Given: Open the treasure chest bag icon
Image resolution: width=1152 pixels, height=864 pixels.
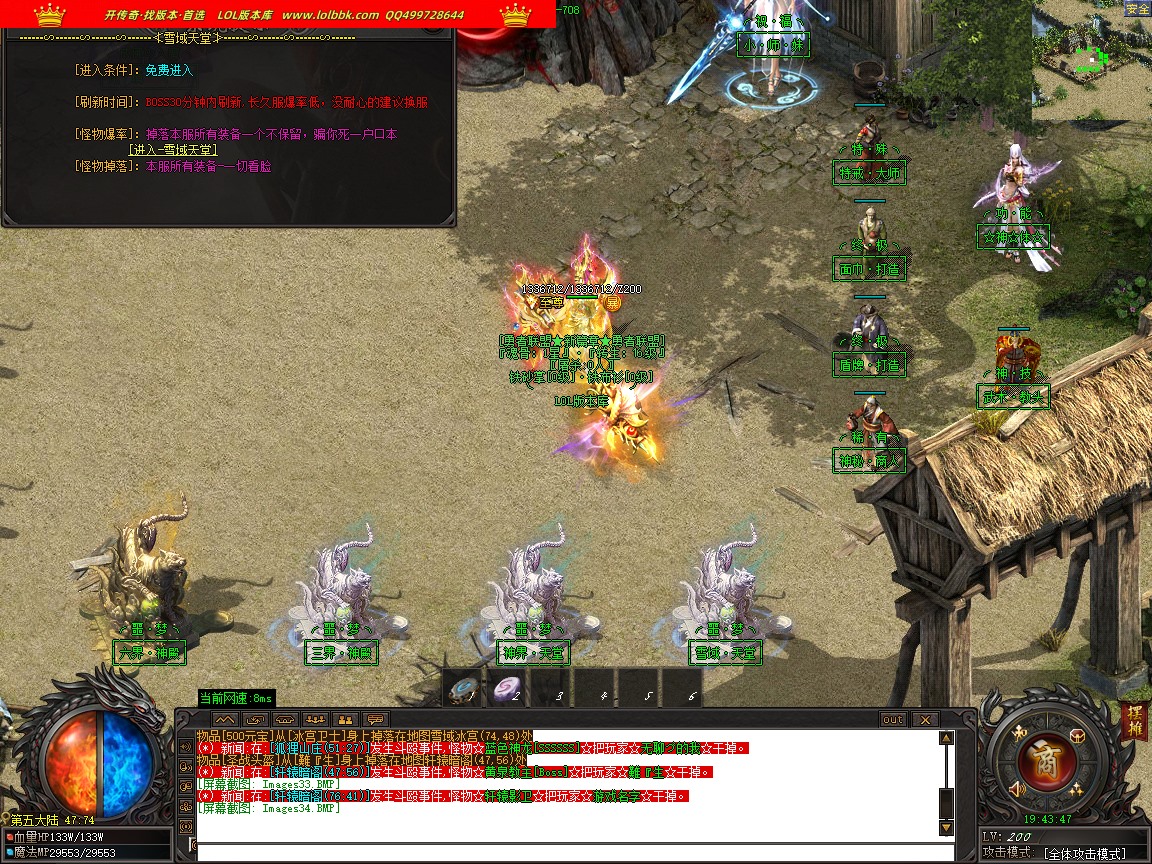Looking at the screenshot, I should coord(1077,737).
